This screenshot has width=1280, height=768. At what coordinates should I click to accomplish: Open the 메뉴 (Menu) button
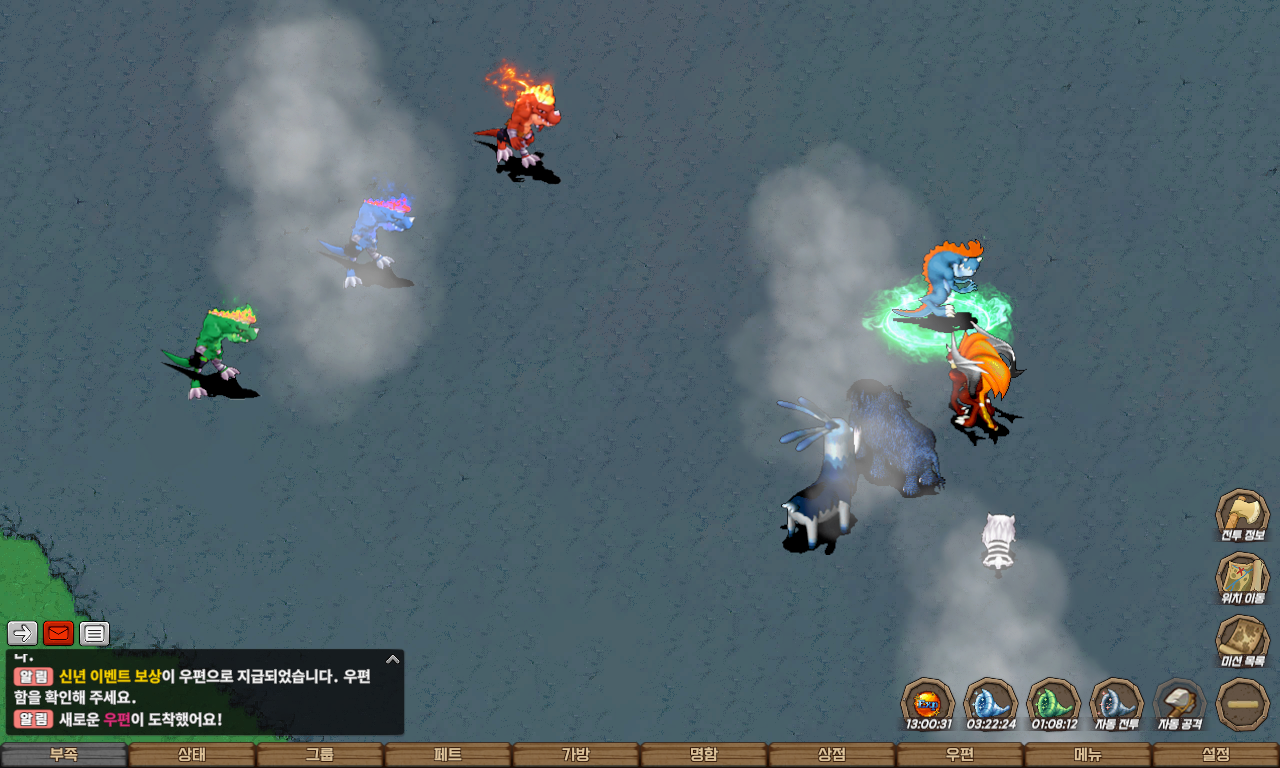click(1088, 755)
